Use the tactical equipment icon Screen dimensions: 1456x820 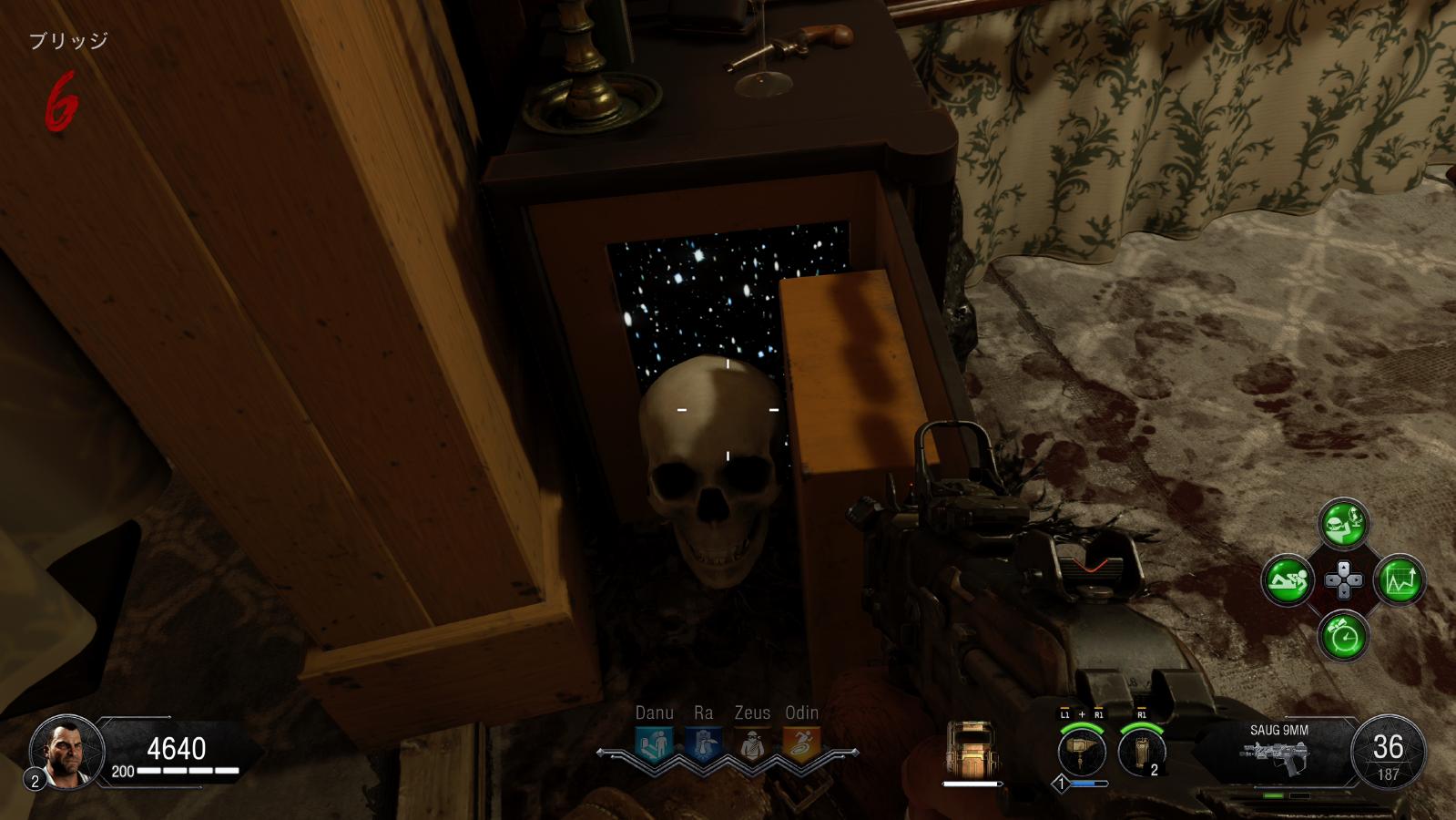pos(1140,752)
